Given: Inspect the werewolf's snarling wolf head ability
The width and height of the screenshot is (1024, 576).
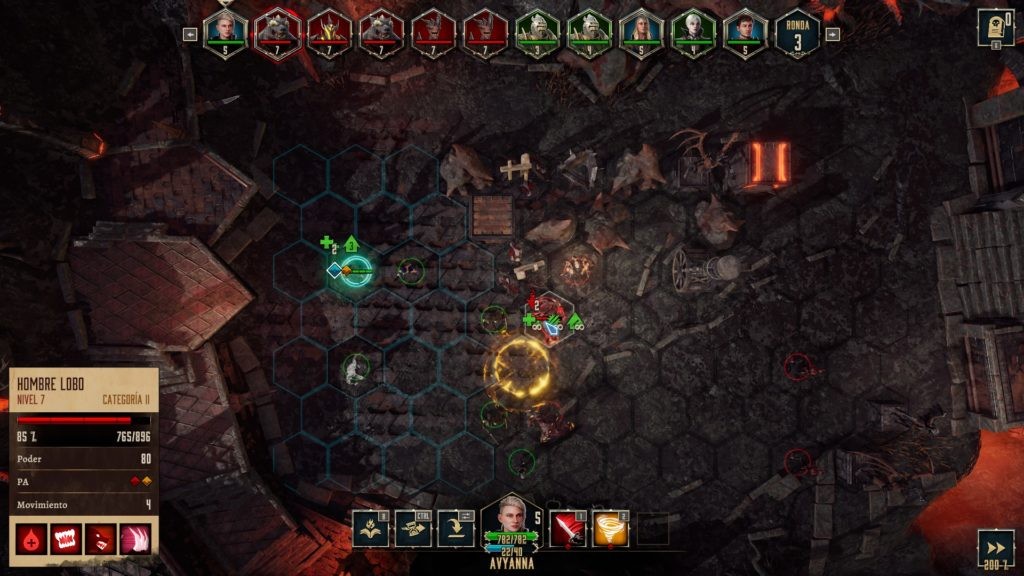Looking at the screenshot, I should [100, 539].
